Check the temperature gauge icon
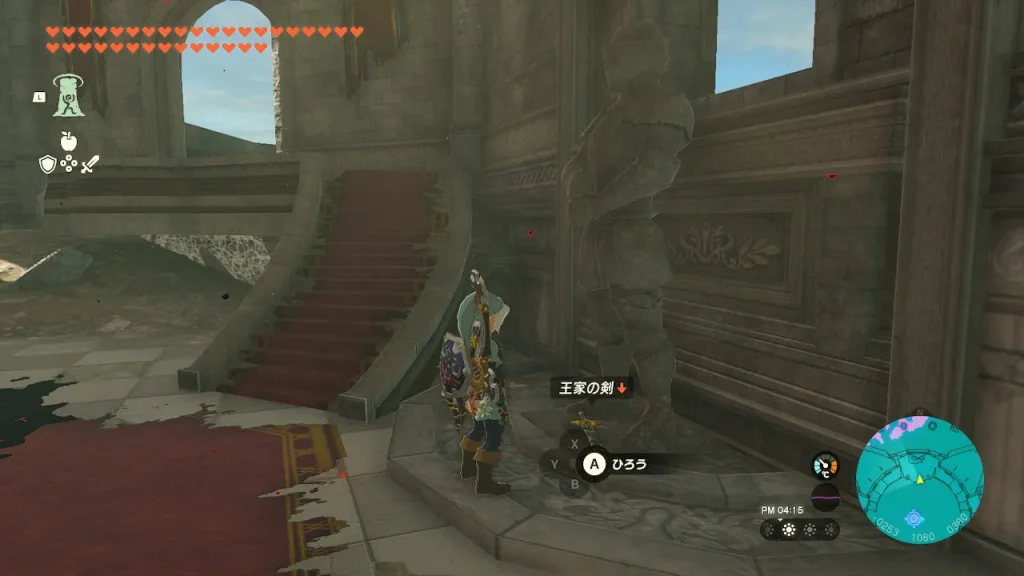 point(825,465)
